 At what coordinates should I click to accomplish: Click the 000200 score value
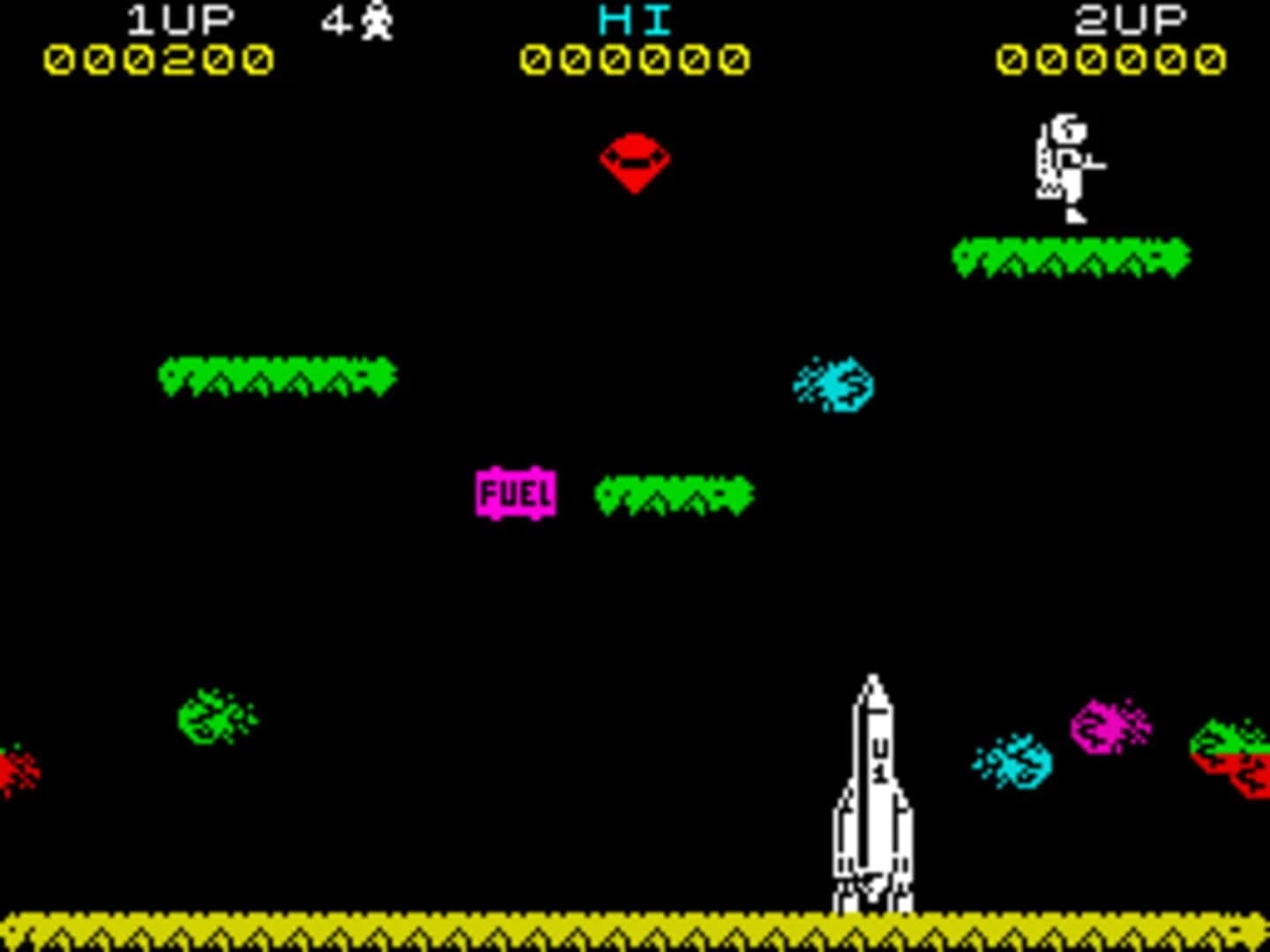coord(159,60)
